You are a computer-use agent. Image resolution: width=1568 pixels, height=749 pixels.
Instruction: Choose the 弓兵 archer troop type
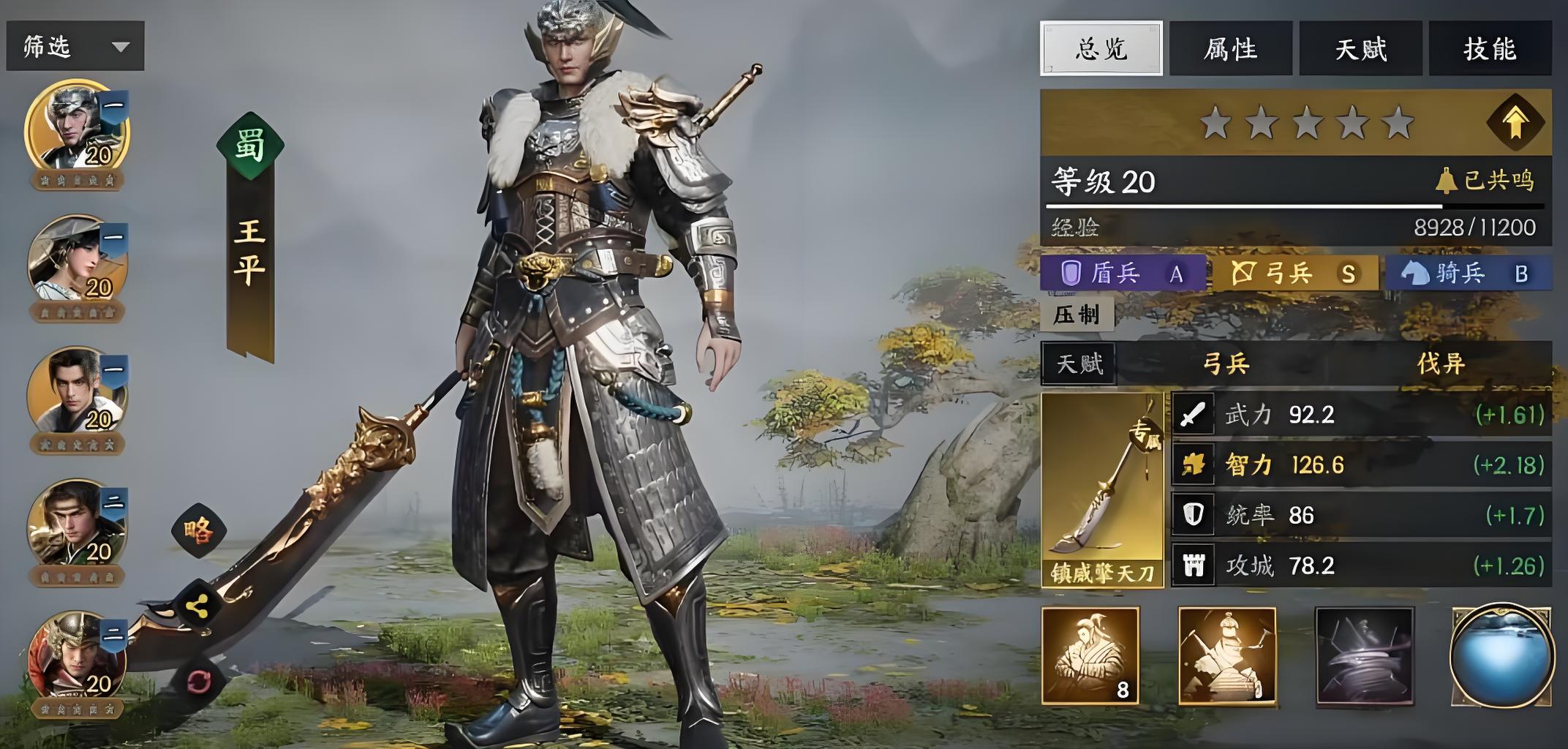click(1294, 274)
